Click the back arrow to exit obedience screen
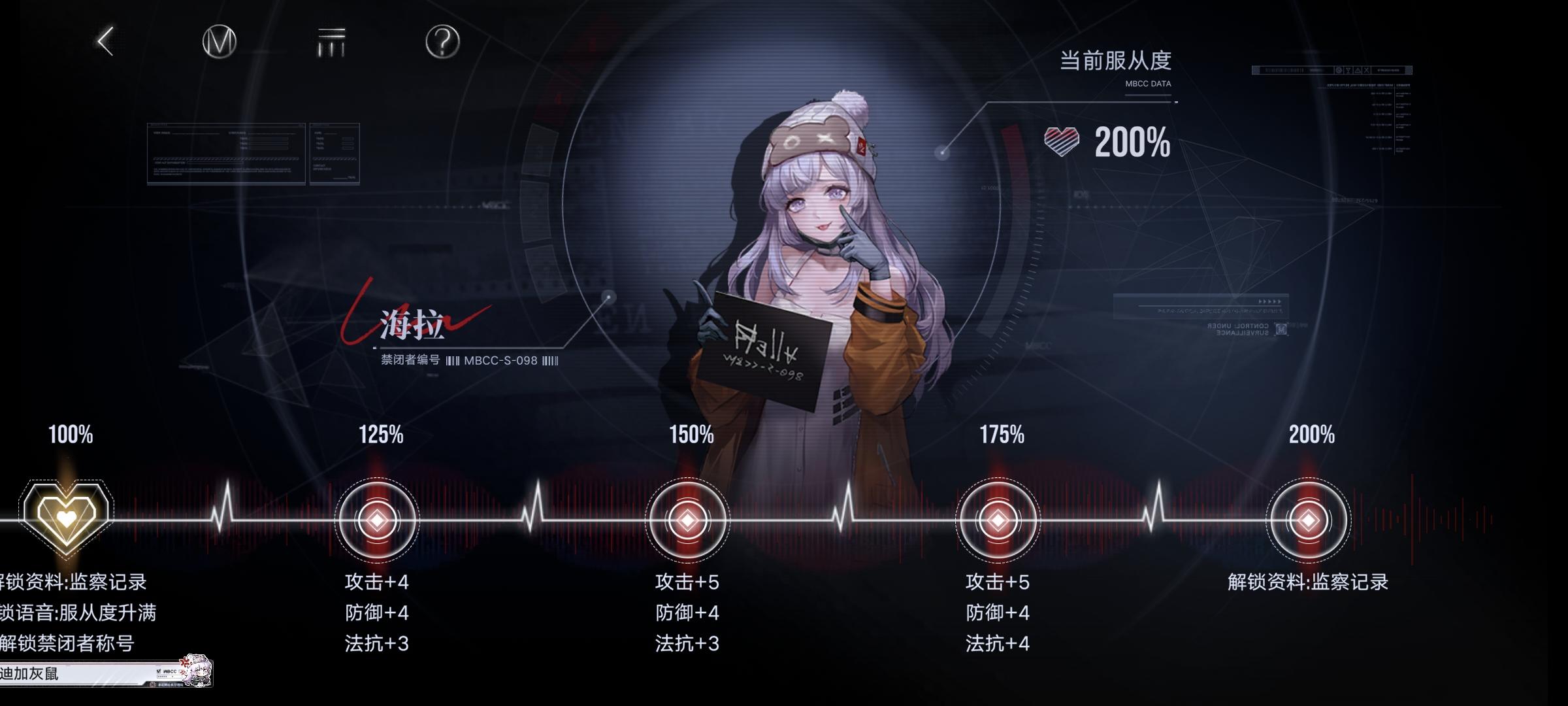The height and width of the screenshot is (706, 1568). click(105, 41)
